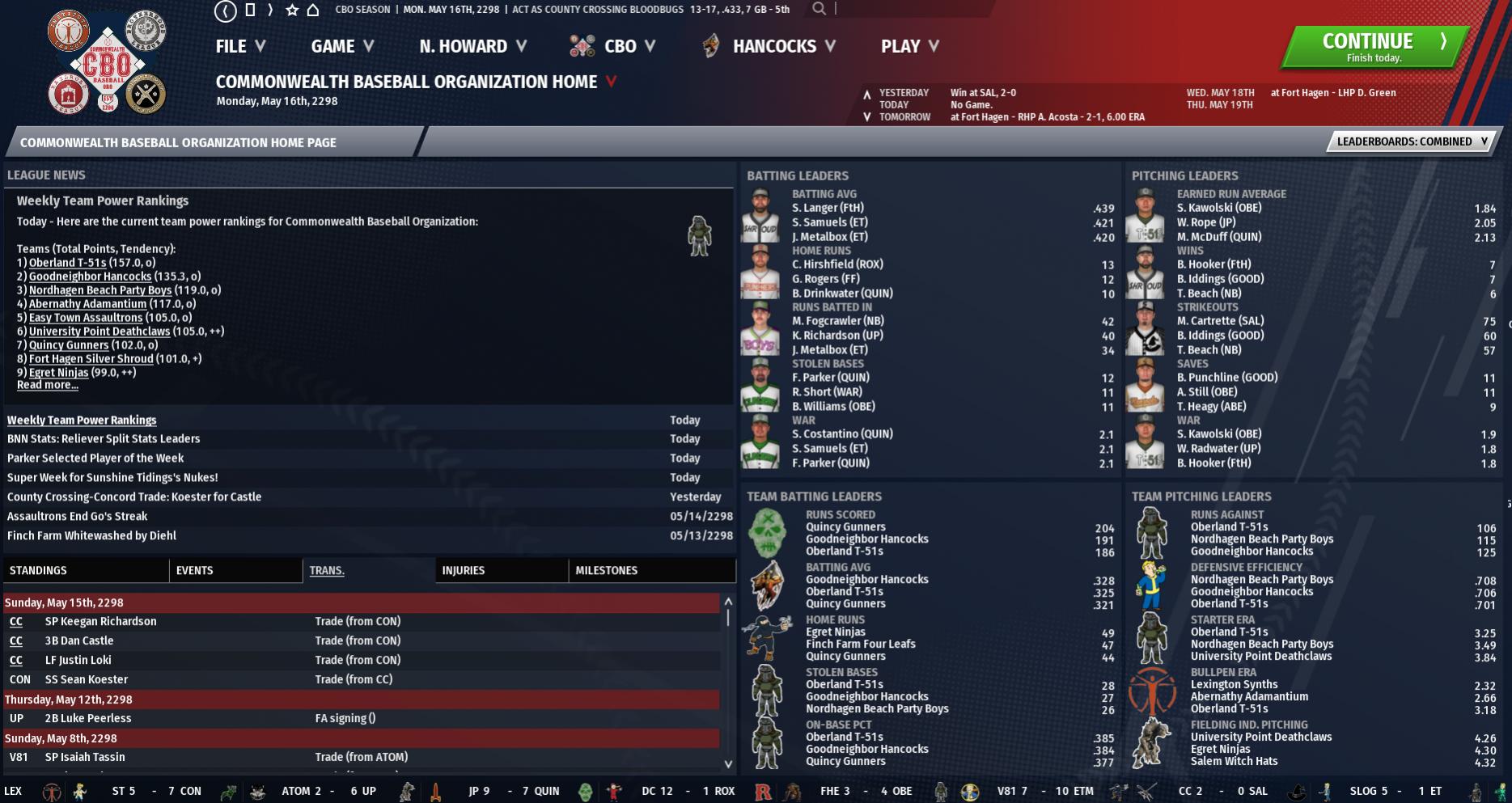Click the green Continue button

[x=1374, y=47]
